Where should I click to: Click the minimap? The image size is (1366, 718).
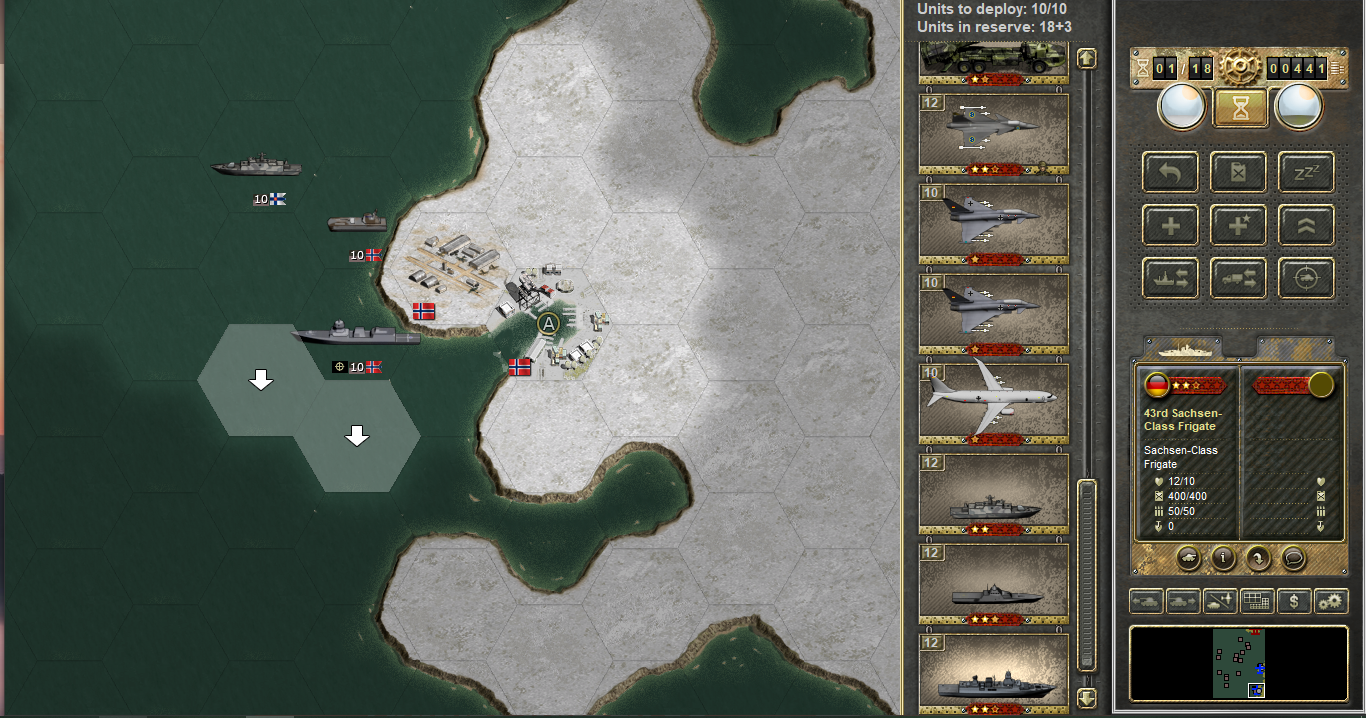pyautogui.click(x=1238, y=662)
